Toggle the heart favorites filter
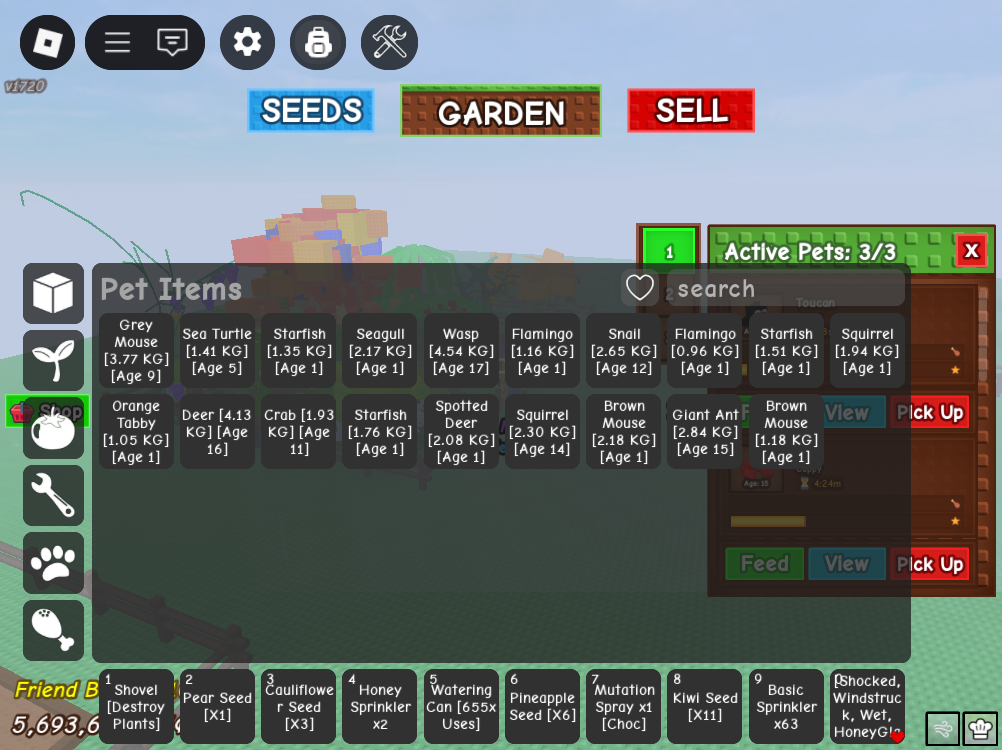 pos(640,288)
